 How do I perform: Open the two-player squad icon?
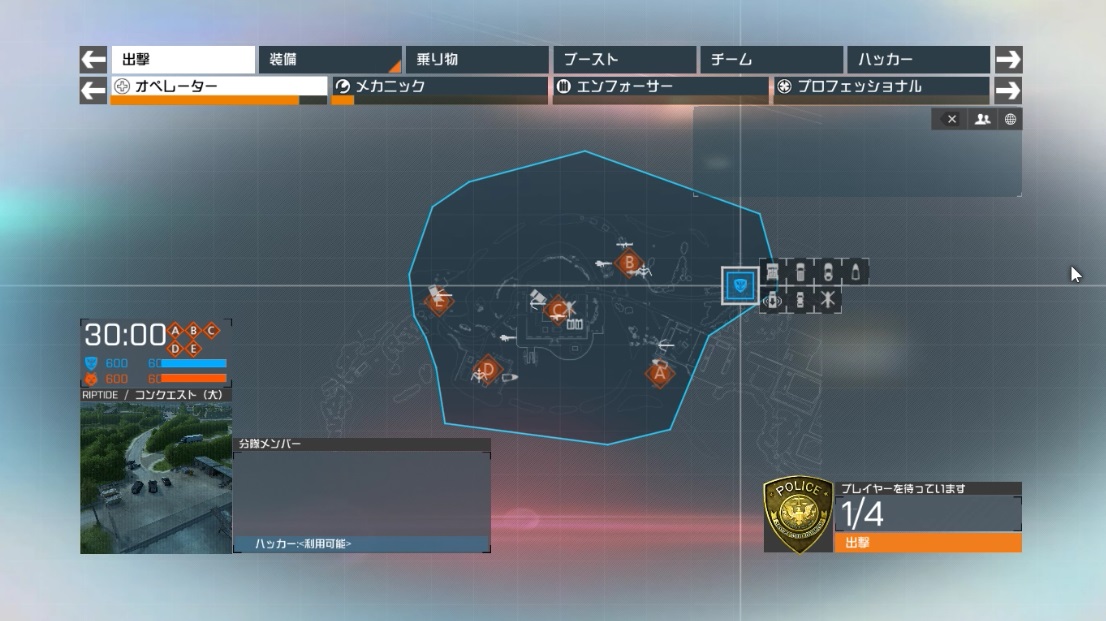(981, 120)
